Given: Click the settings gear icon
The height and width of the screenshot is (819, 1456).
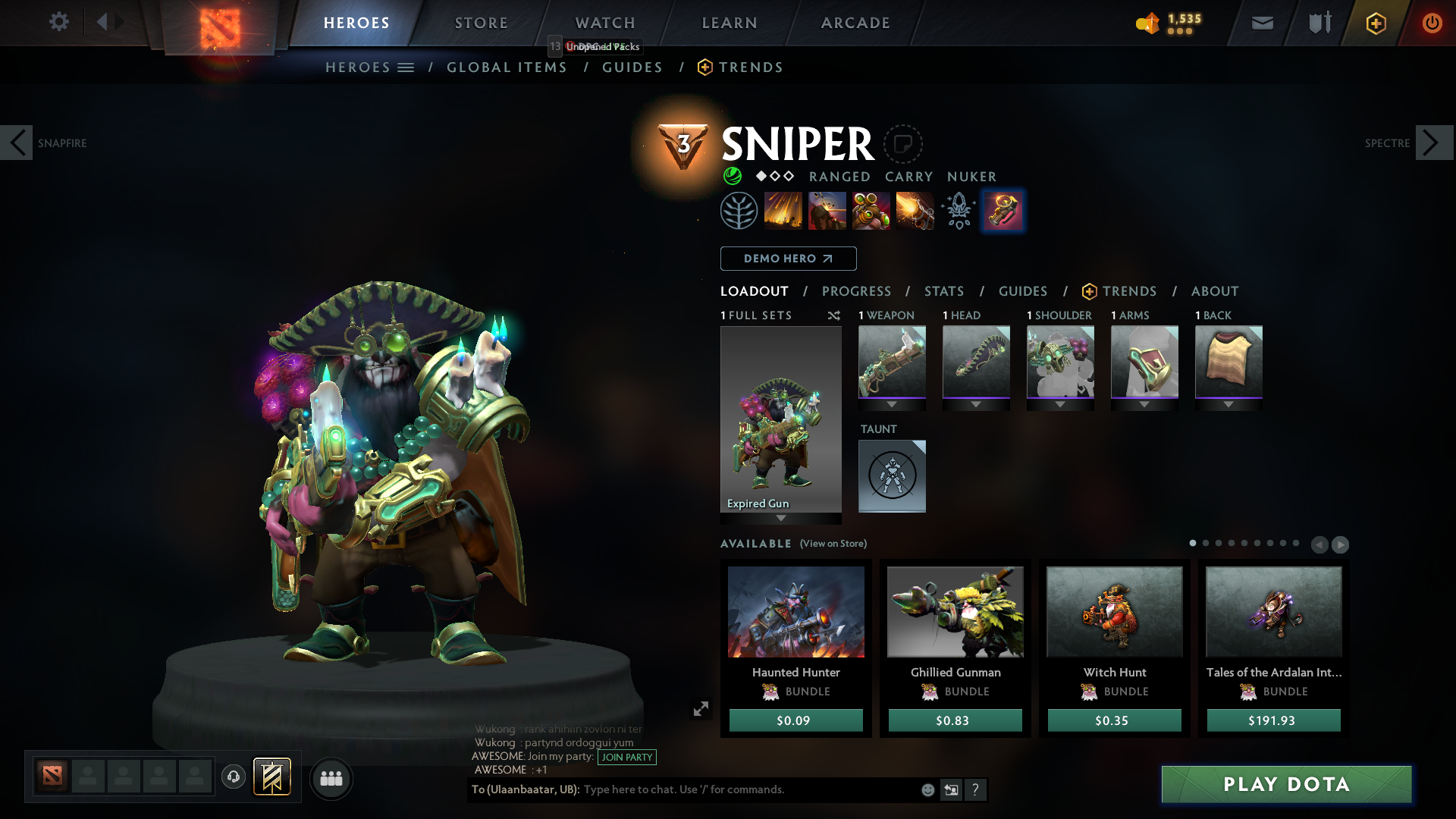Looking at the screenshot, I should click(x=59, y=22).
